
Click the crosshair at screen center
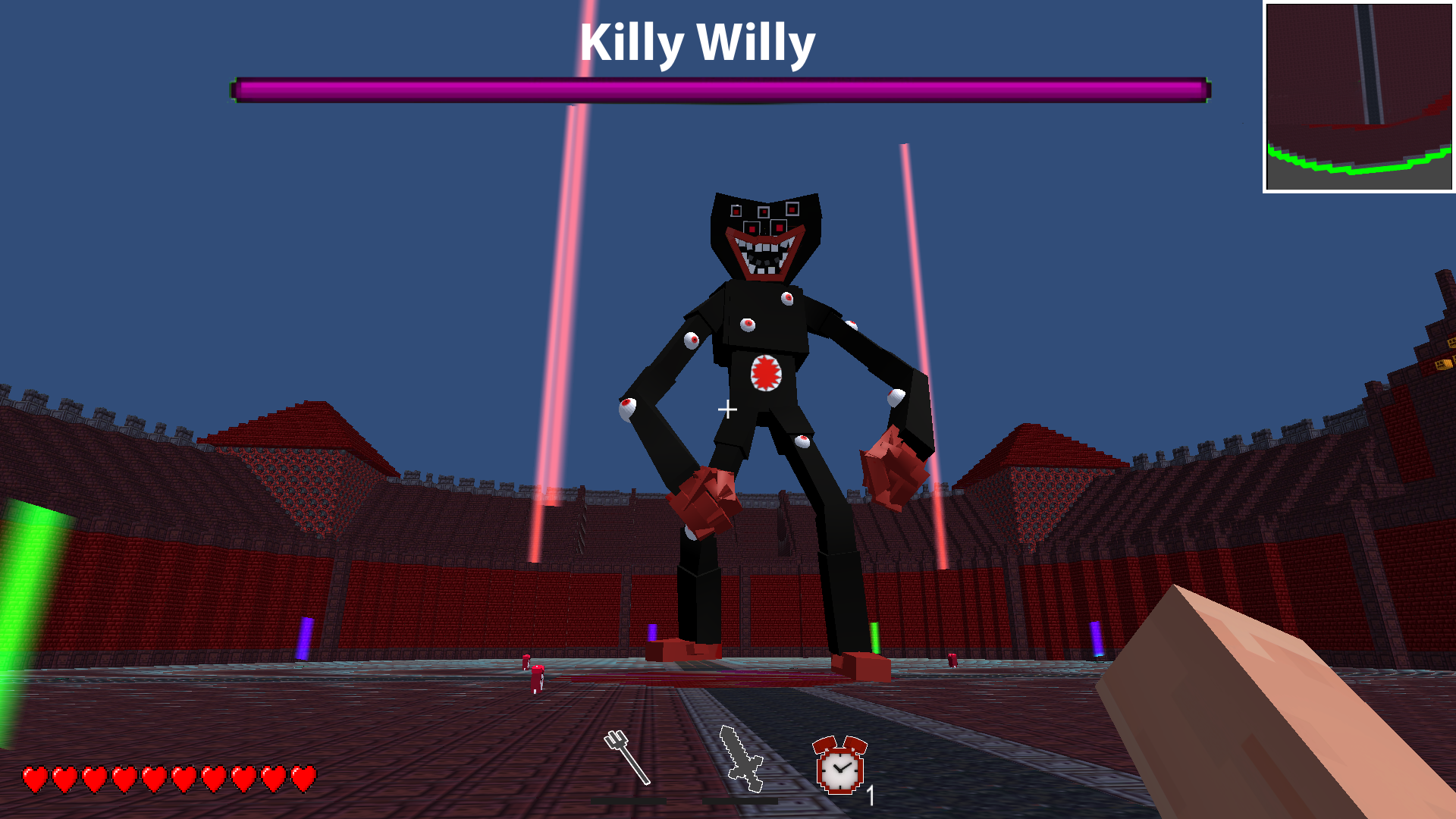[728, 409]
